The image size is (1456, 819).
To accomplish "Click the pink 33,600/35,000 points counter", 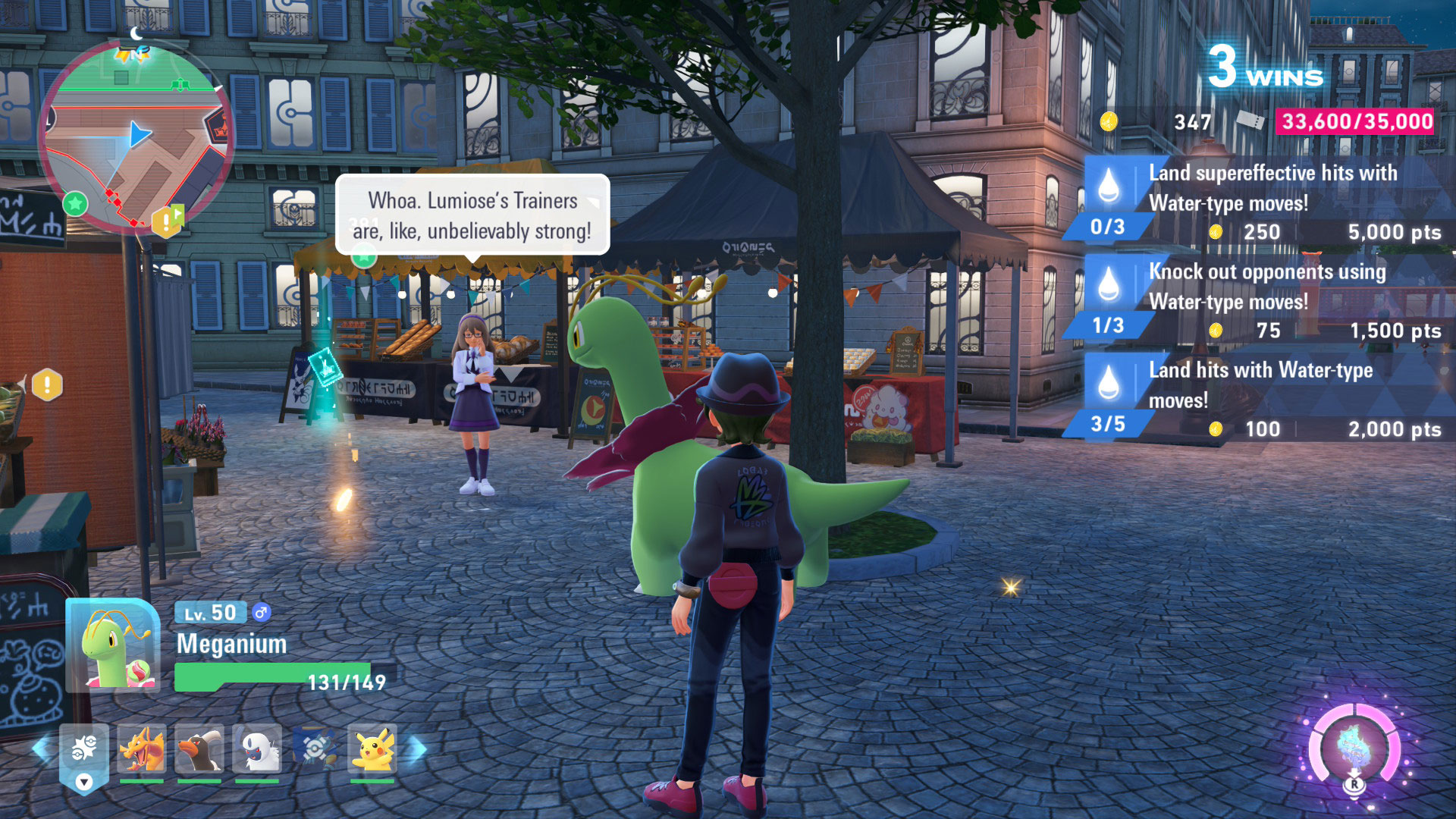I will coord(1356,121).
